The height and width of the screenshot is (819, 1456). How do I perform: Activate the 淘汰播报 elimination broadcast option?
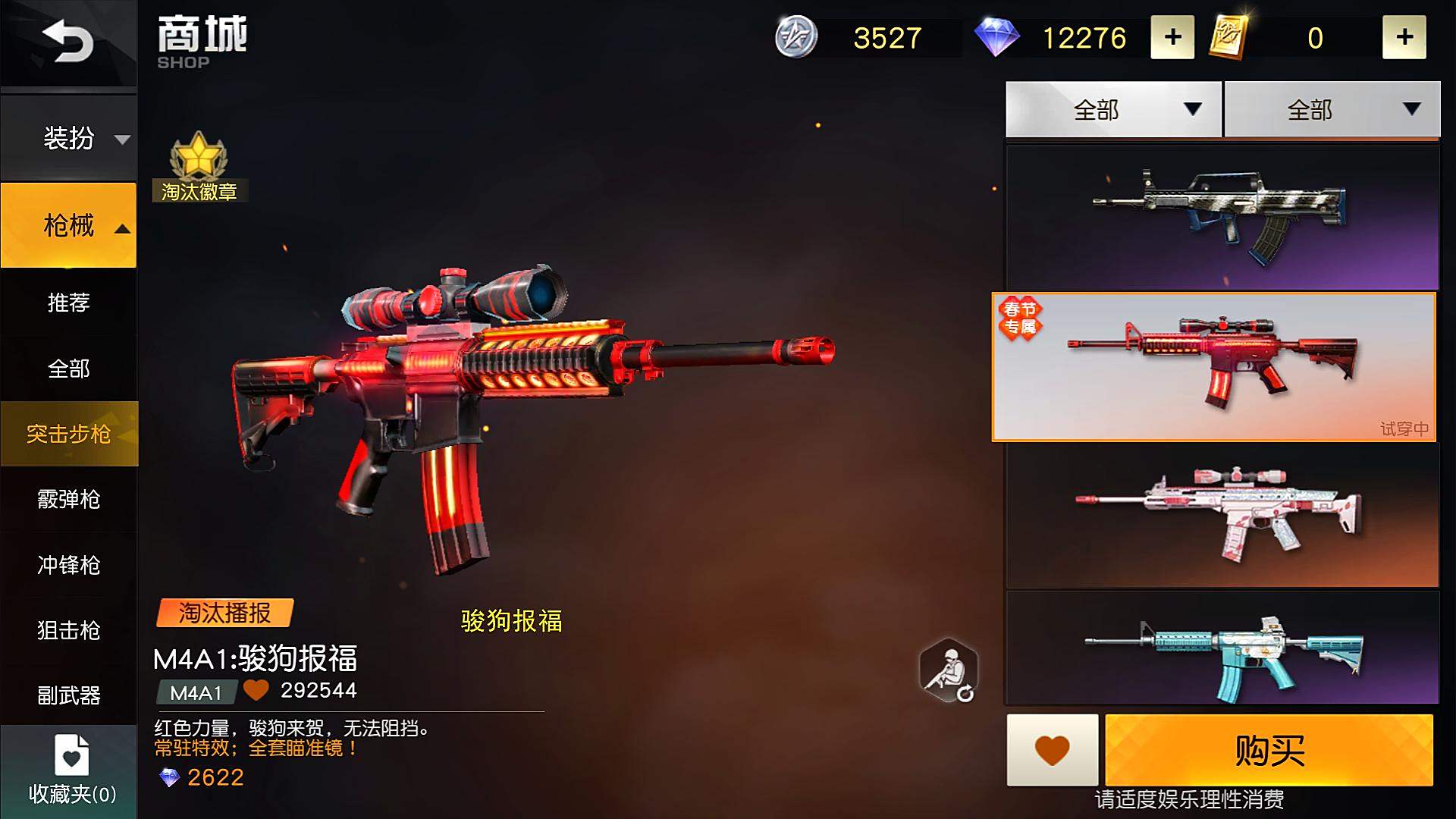coord(224,614)
